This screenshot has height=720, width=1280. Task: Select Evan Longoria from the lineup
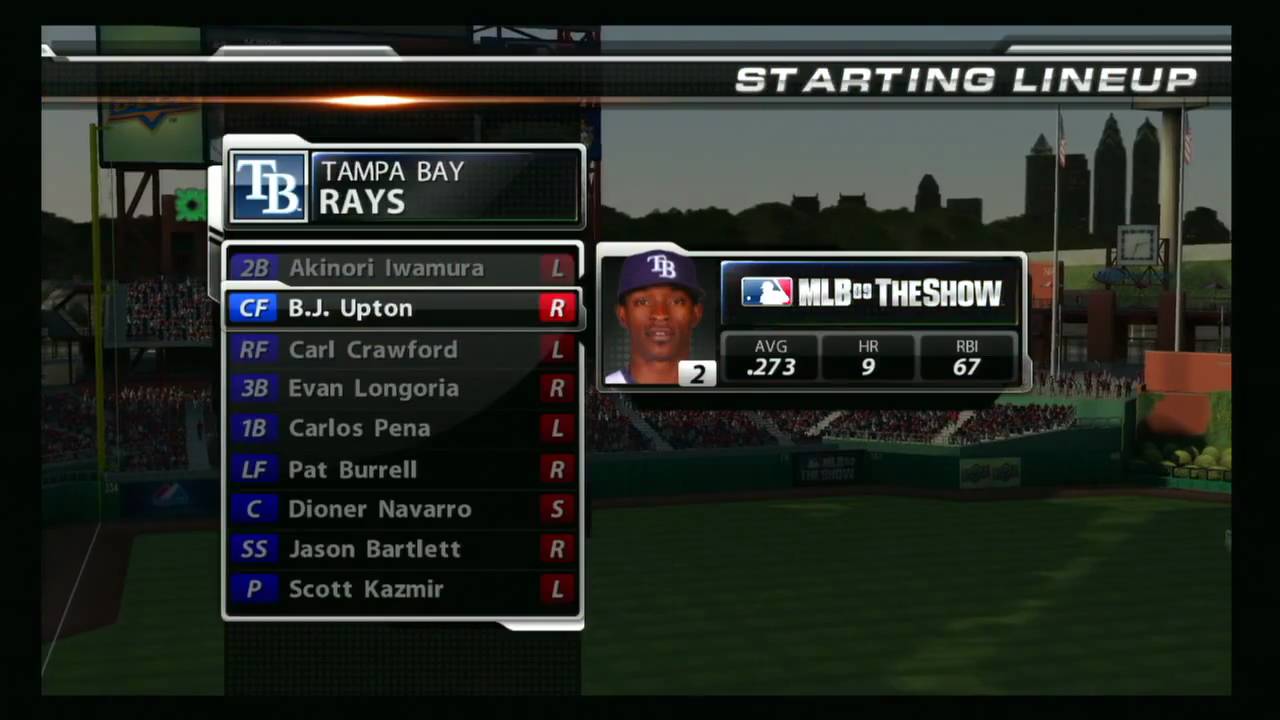pyautogui.click(x=373, y=388)
